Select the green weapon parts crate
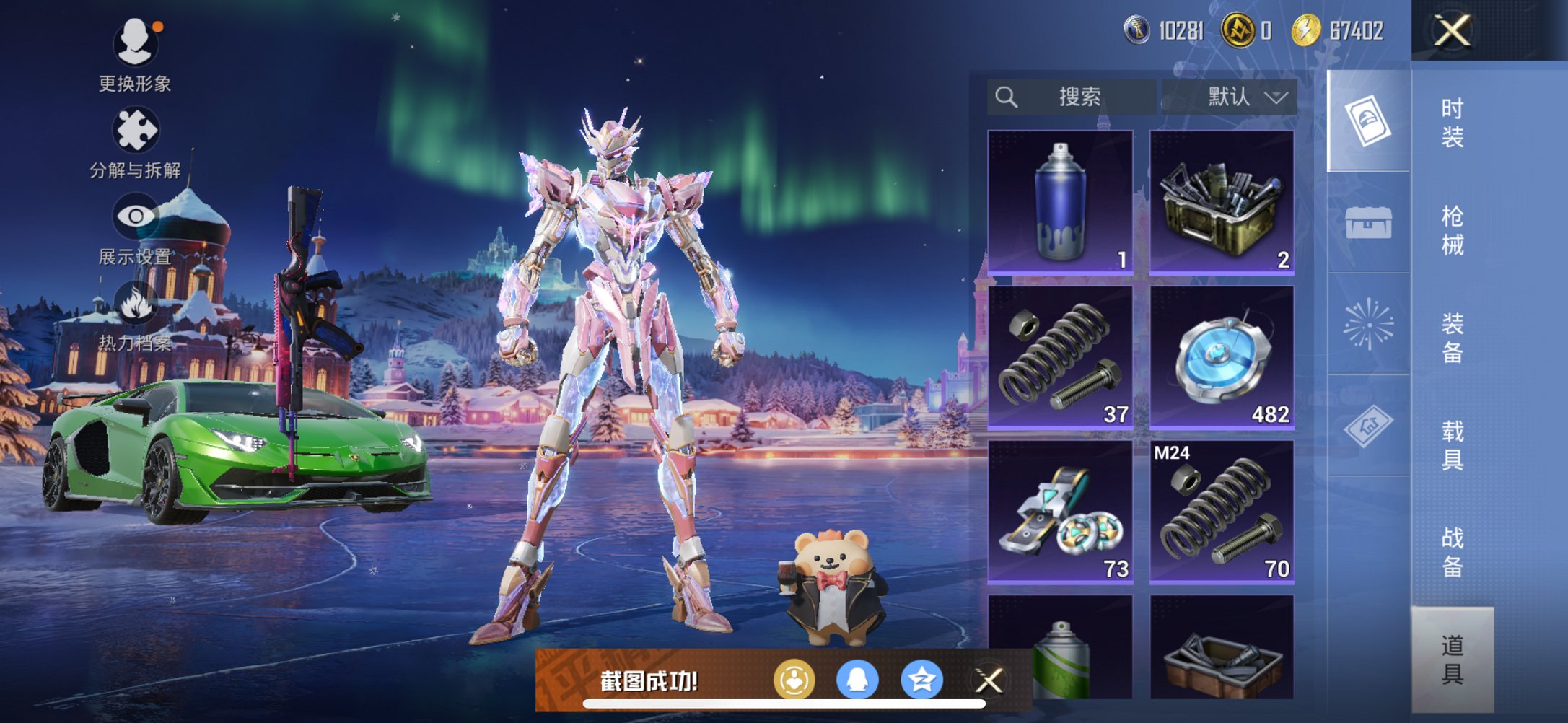 point(1222,202)
